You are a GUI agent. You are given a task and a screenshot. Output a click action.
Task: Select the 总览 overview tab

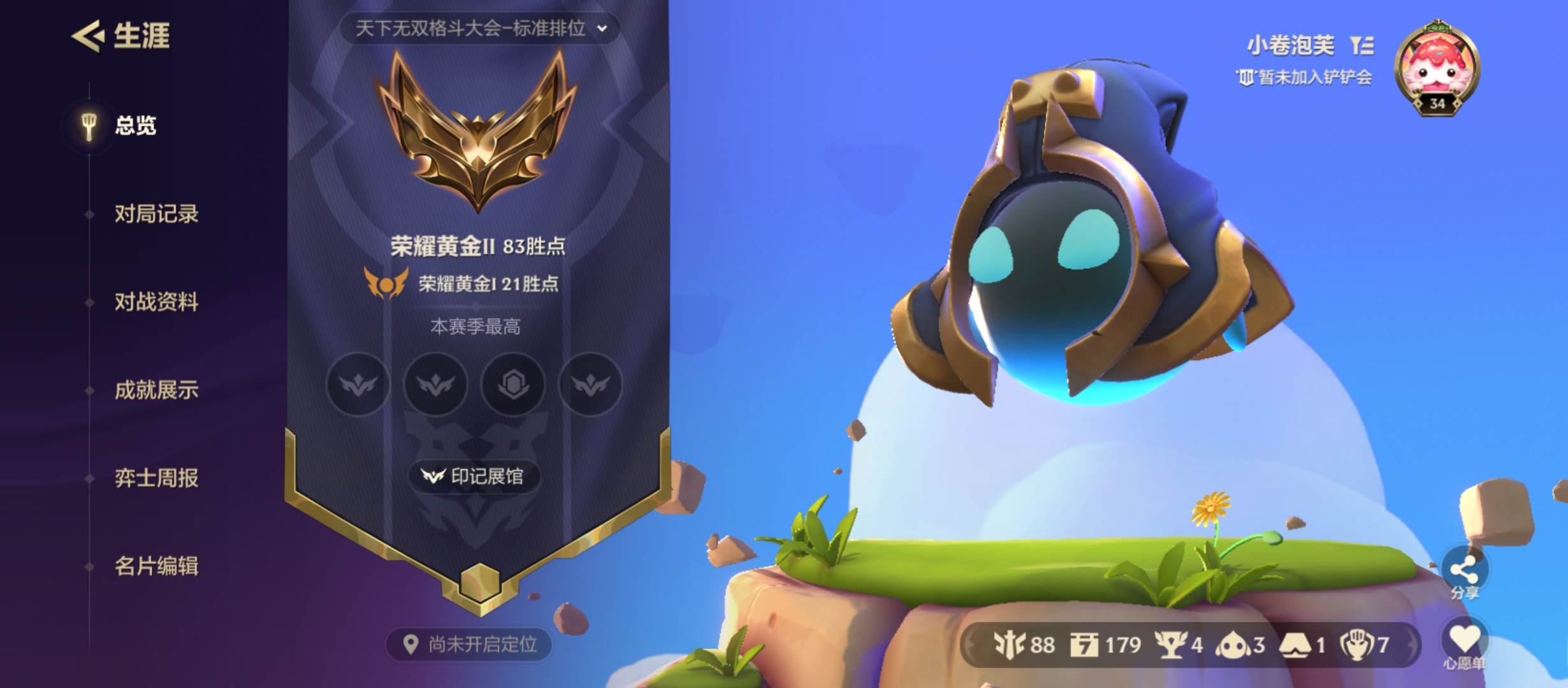coord(134,125)
